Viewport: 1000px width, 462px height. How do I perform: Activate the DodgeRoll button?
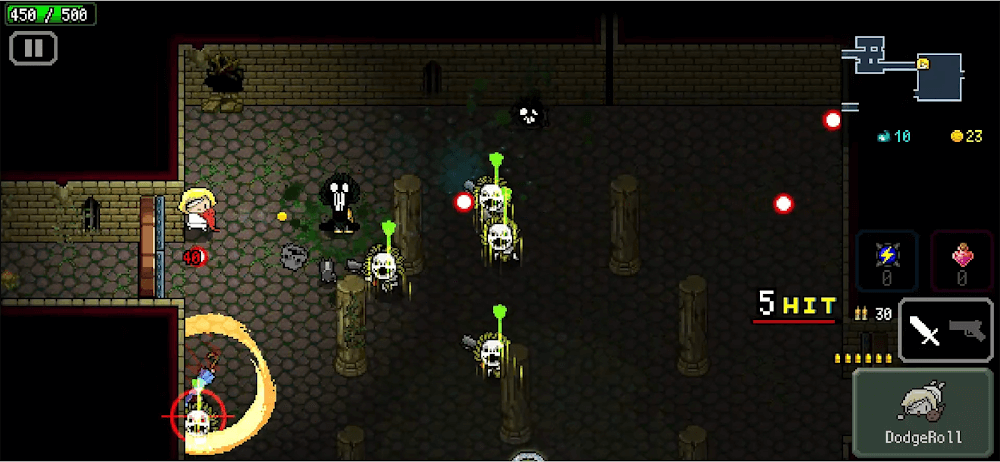pyautogui.click(x=923, y=412)
